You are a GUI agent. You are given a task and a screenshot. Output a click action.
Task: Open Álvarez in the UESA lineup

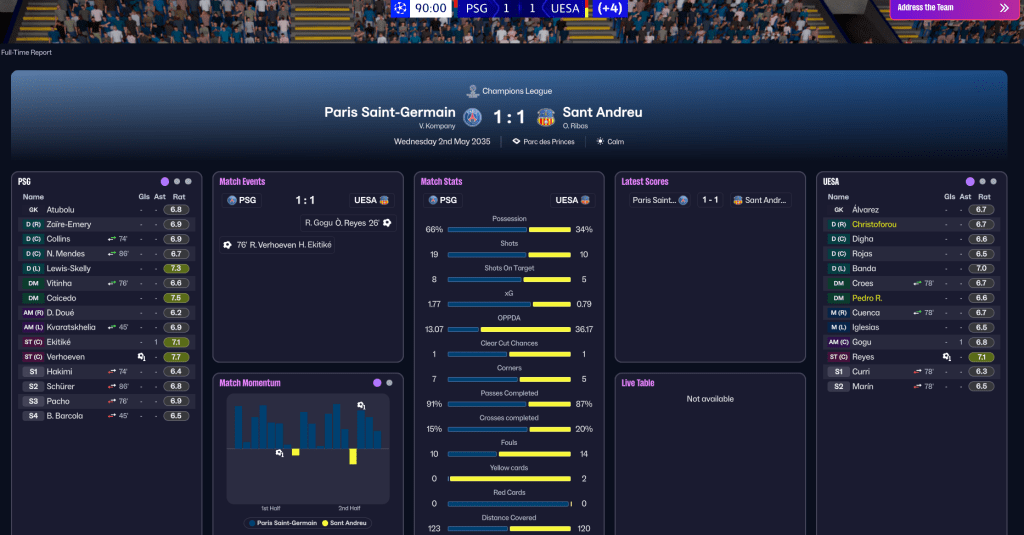(865, 210)
